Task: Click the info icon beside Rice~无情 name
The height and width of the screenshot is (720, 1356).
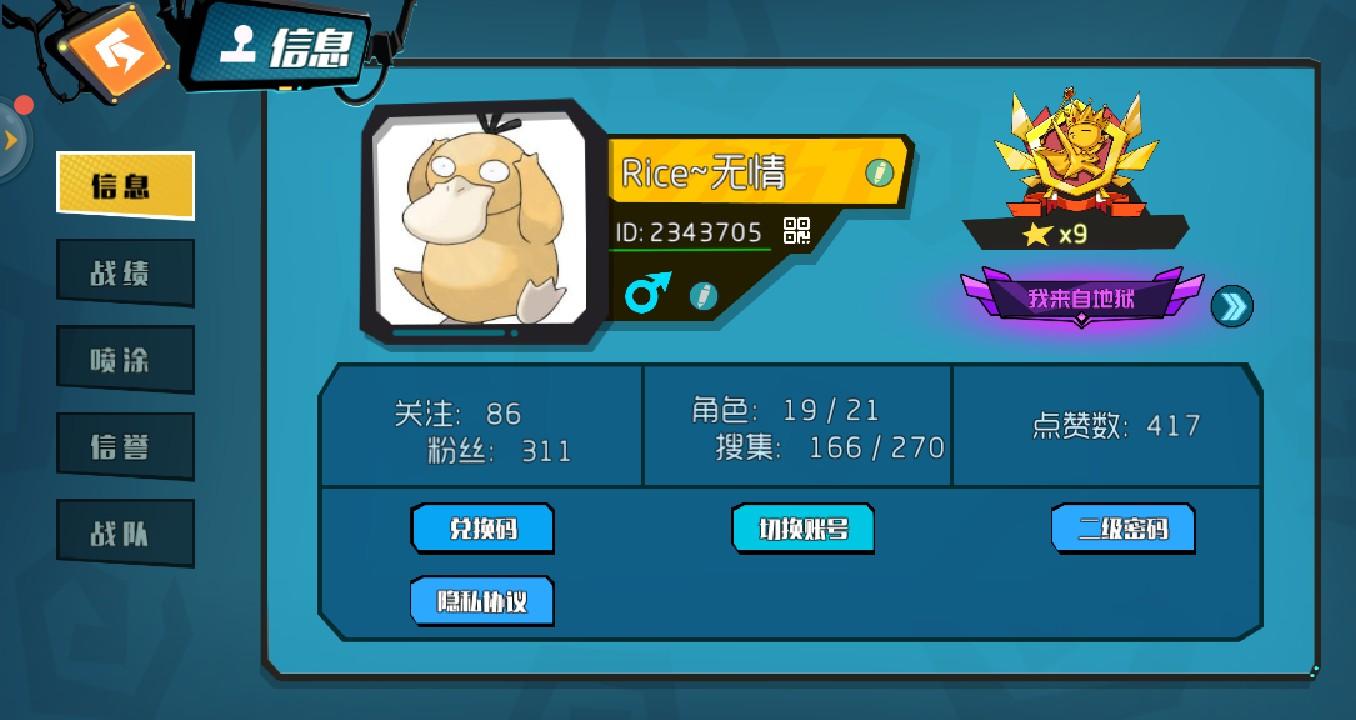Action: point(878,171)
